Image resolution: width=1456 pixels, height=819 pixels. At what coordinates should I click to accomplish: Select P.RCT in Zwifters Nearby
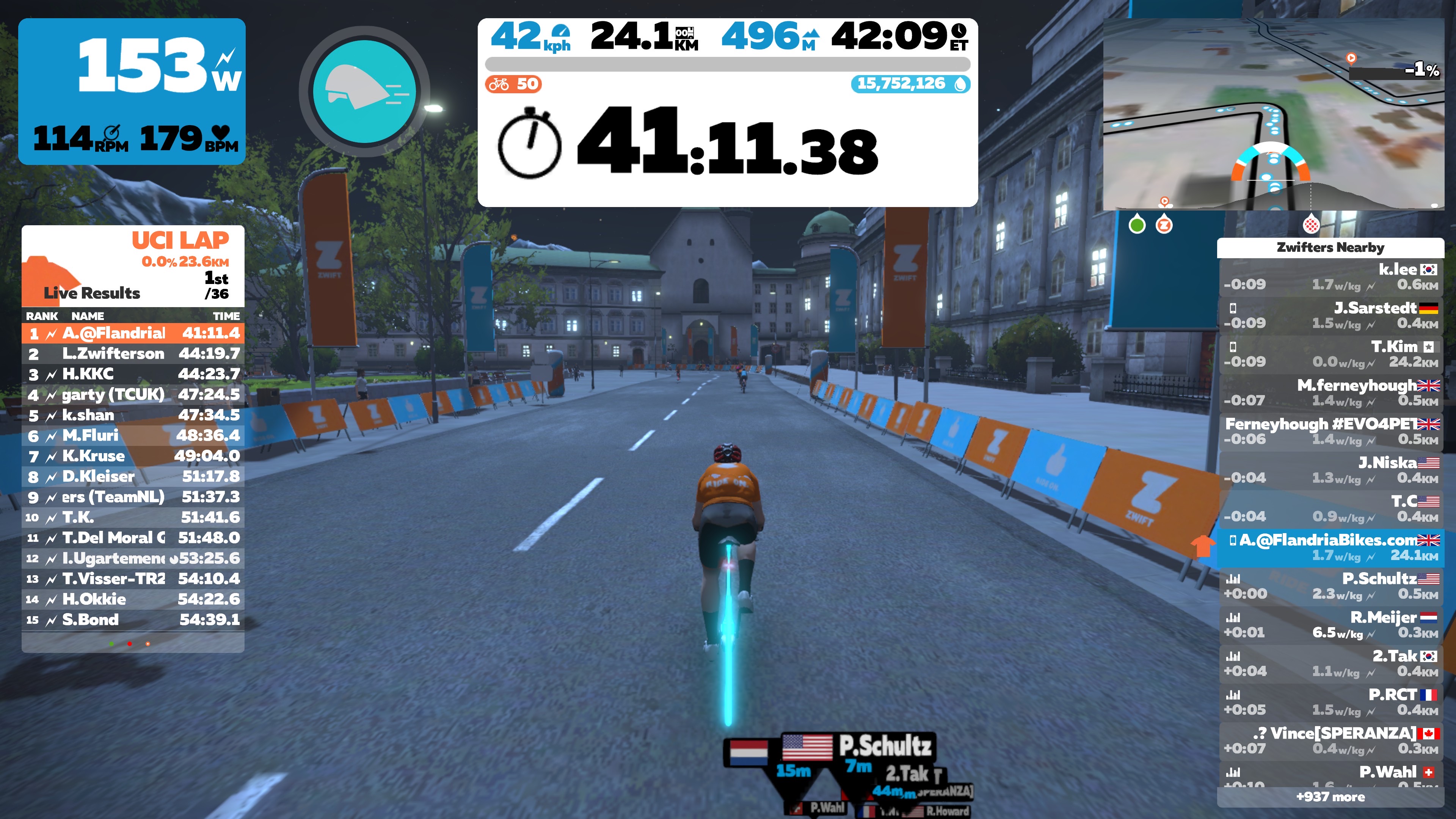(x=1330, y=702)
